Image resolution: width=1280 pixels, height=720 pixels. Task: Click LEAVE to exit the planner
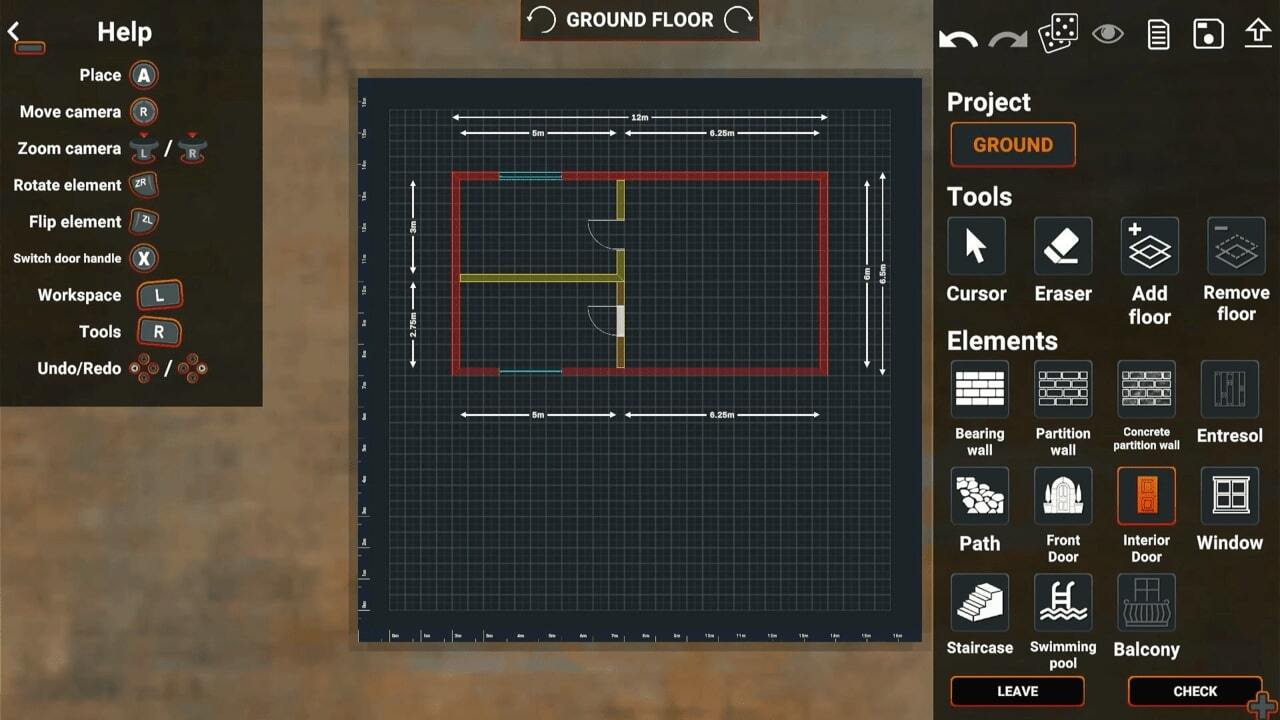coord(1016,691)
